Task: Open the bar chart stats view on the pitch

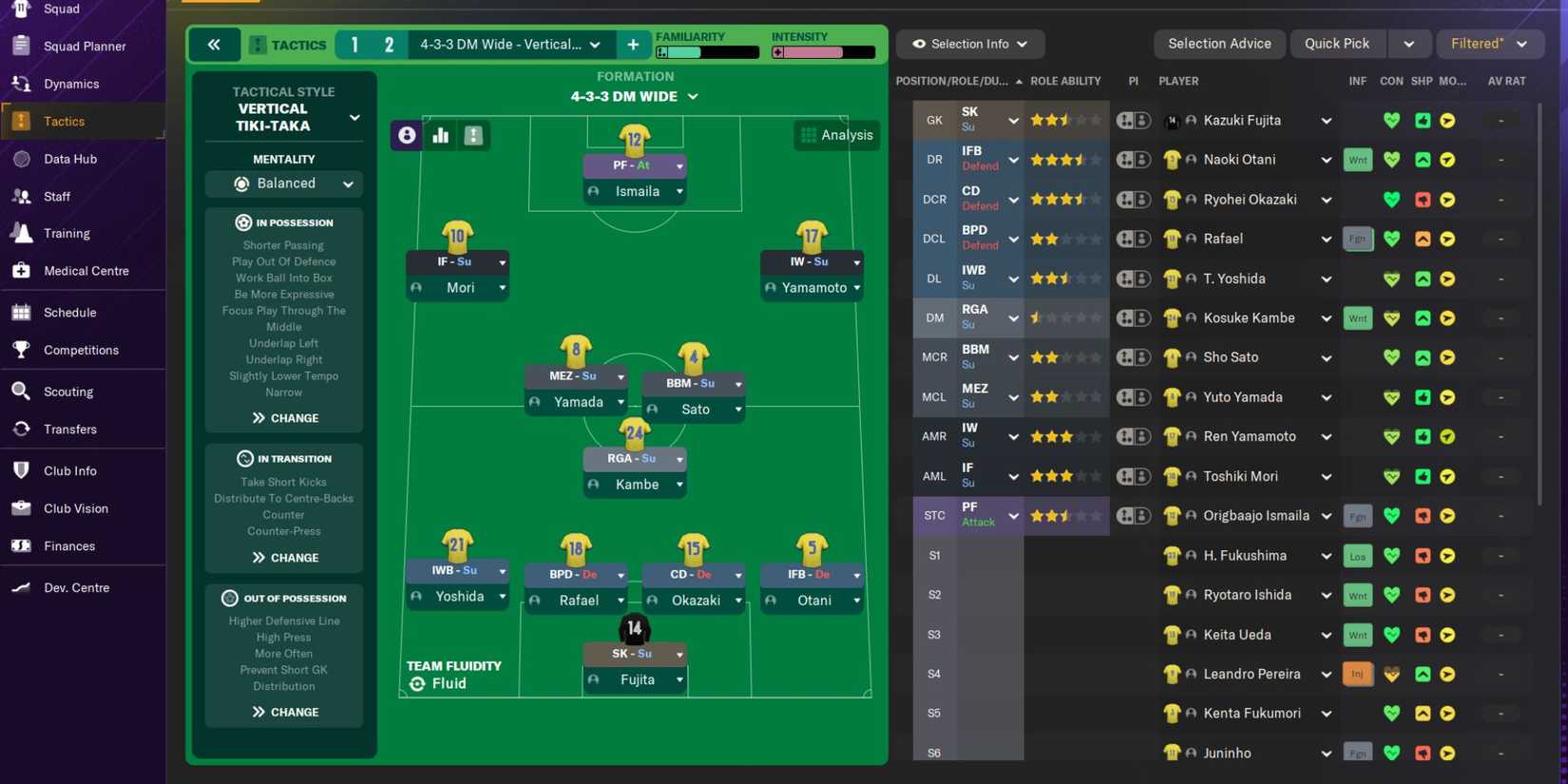Action: click(x=440, y=135)
